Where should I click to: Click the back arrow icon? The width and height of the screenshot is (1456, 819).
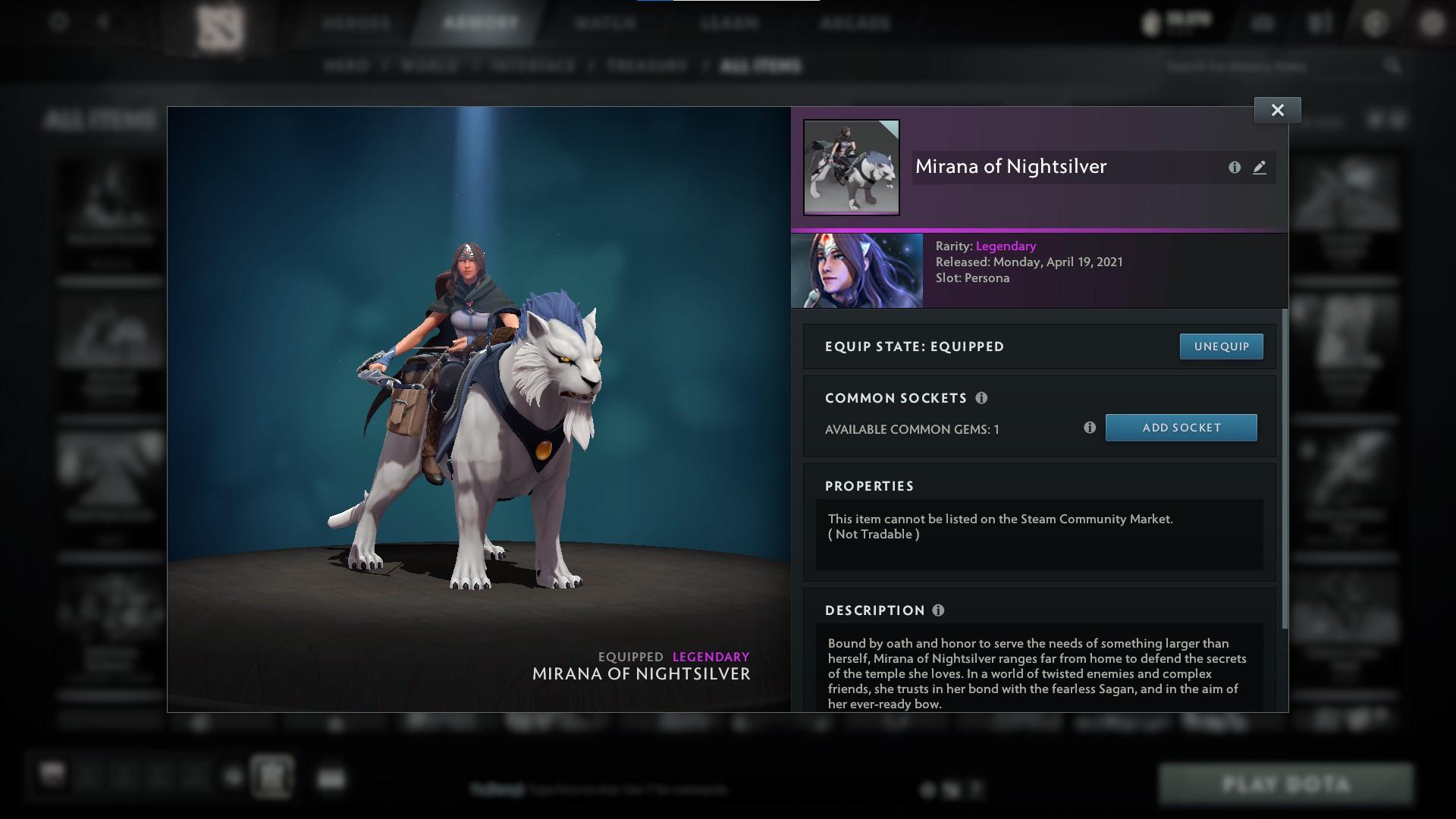tap(103, 22)
